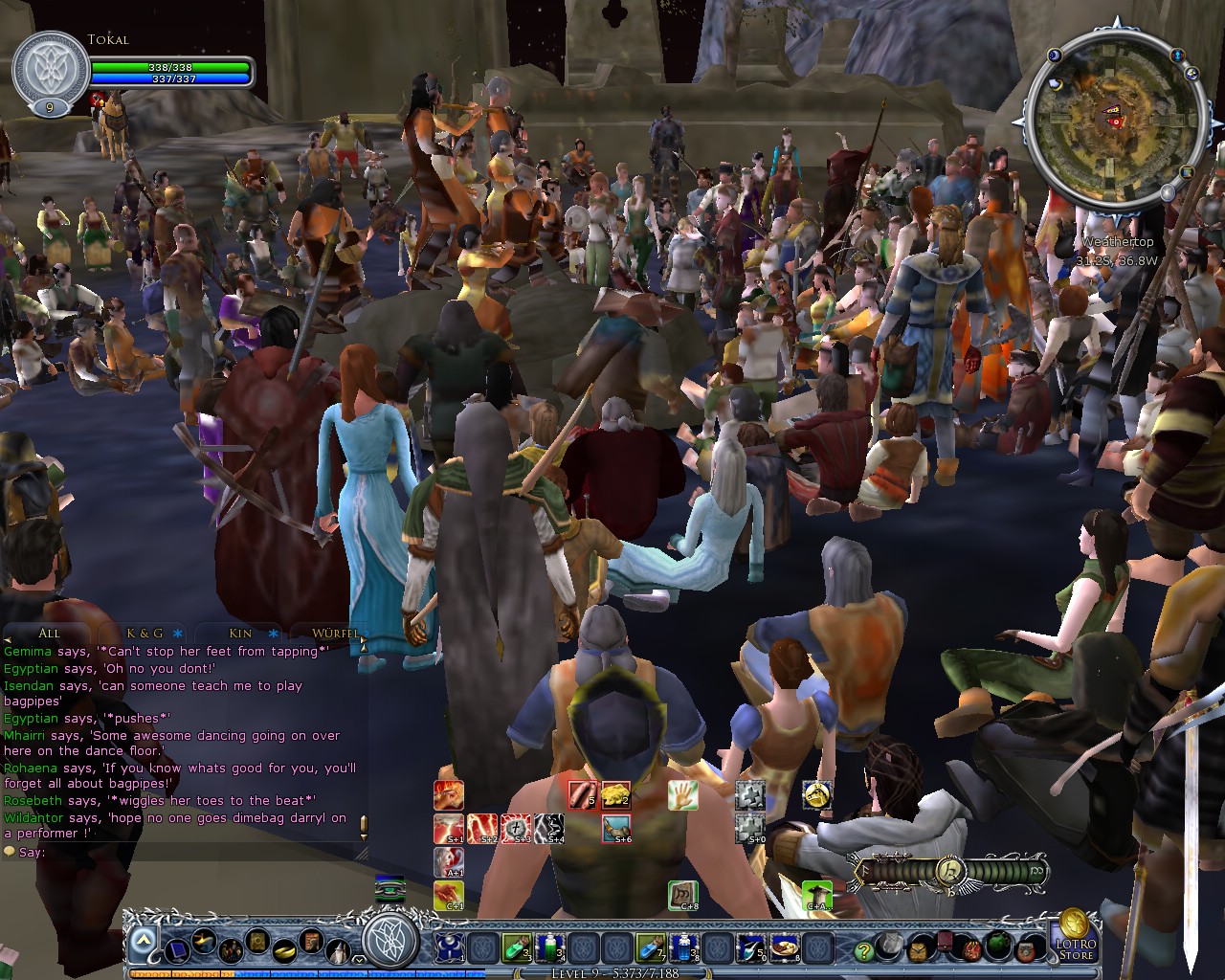Image resolution: width=1225 pixels, height=980 pixels.
Task: Select the All chat tab
Action: tap(50, 633)
